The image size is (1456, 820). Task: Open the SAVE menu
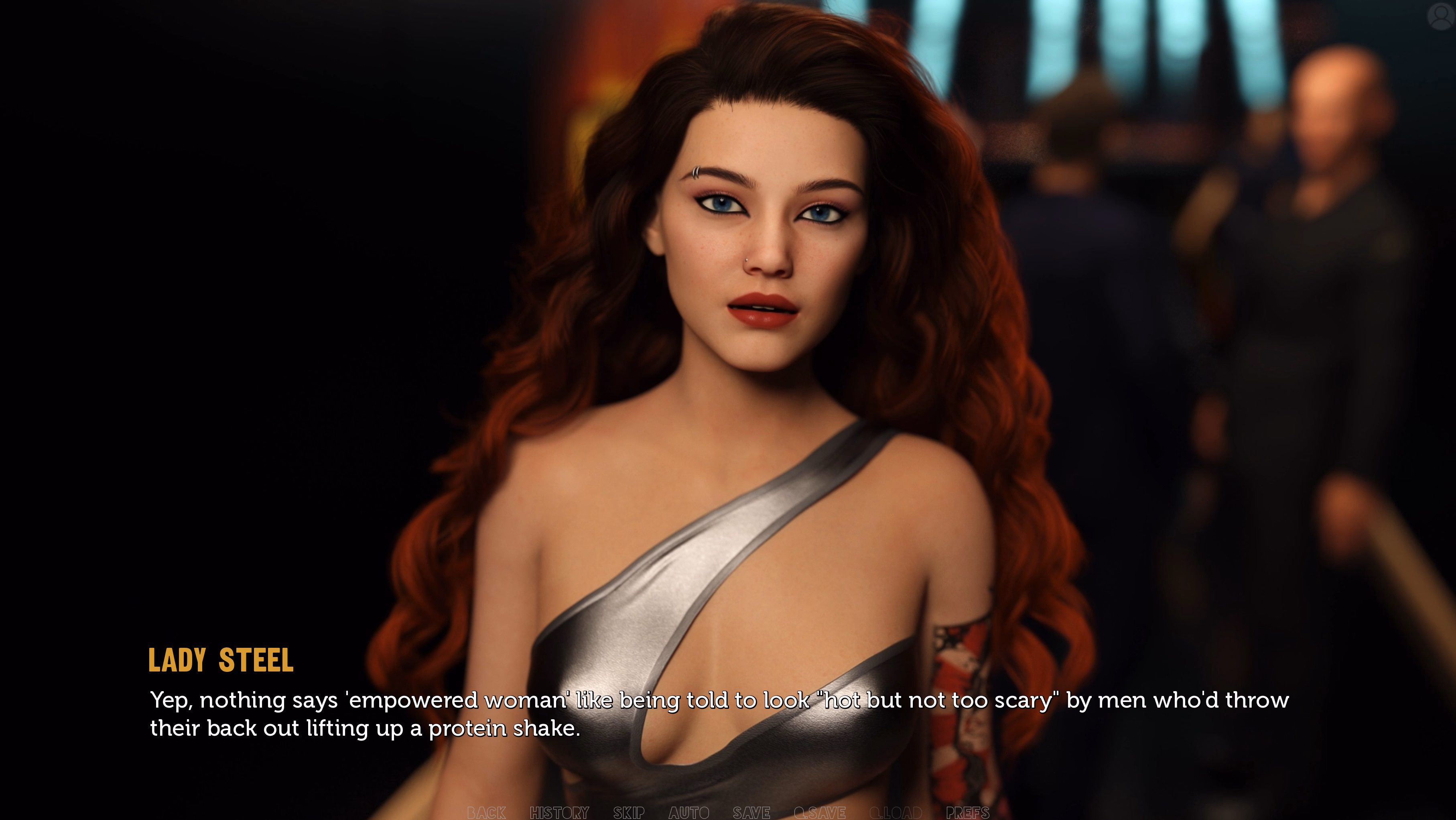click(751, 813)
